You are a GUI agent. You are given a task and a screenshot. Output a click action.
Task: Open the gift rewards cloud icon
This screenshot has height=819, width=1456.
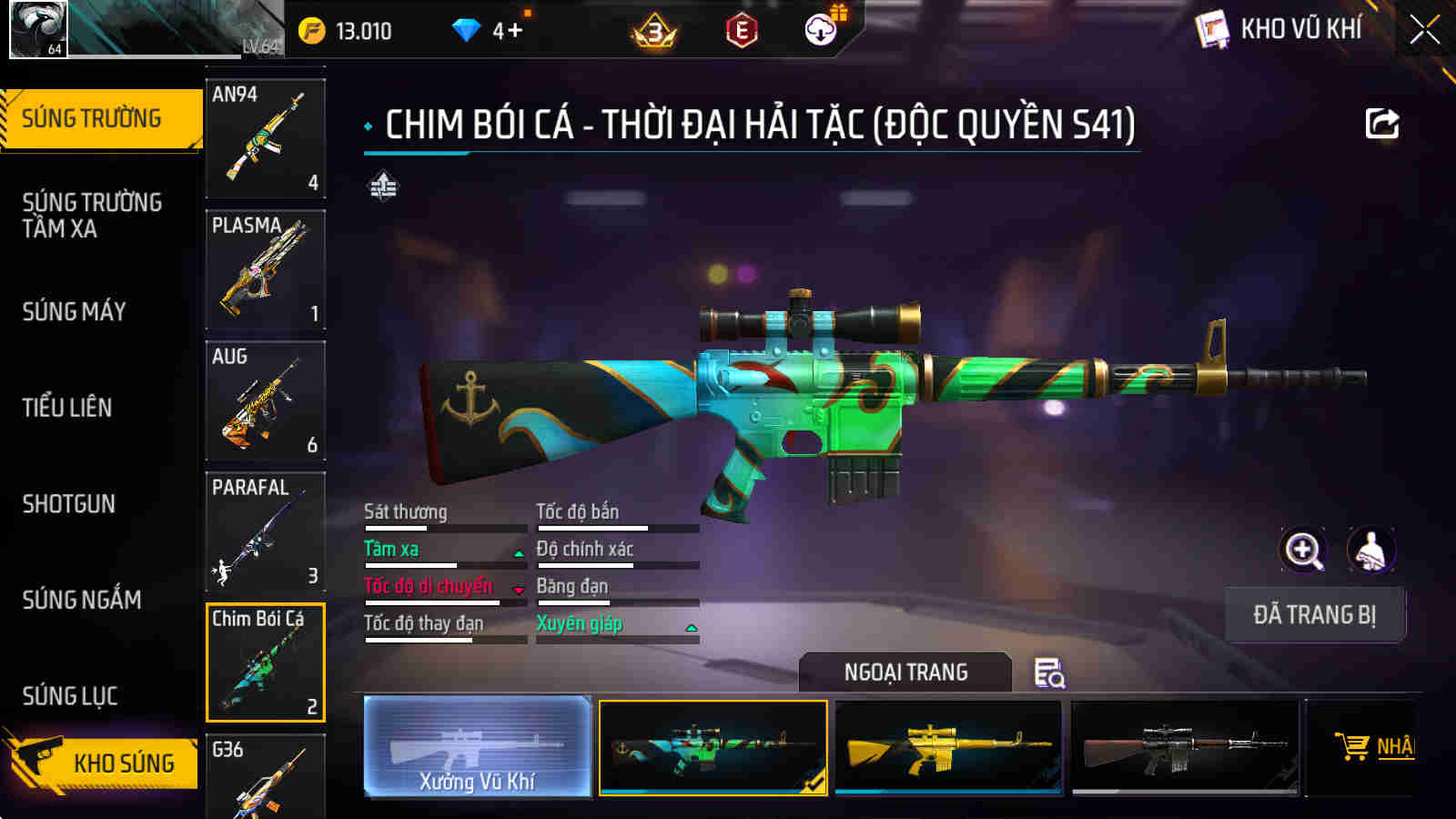820,28
